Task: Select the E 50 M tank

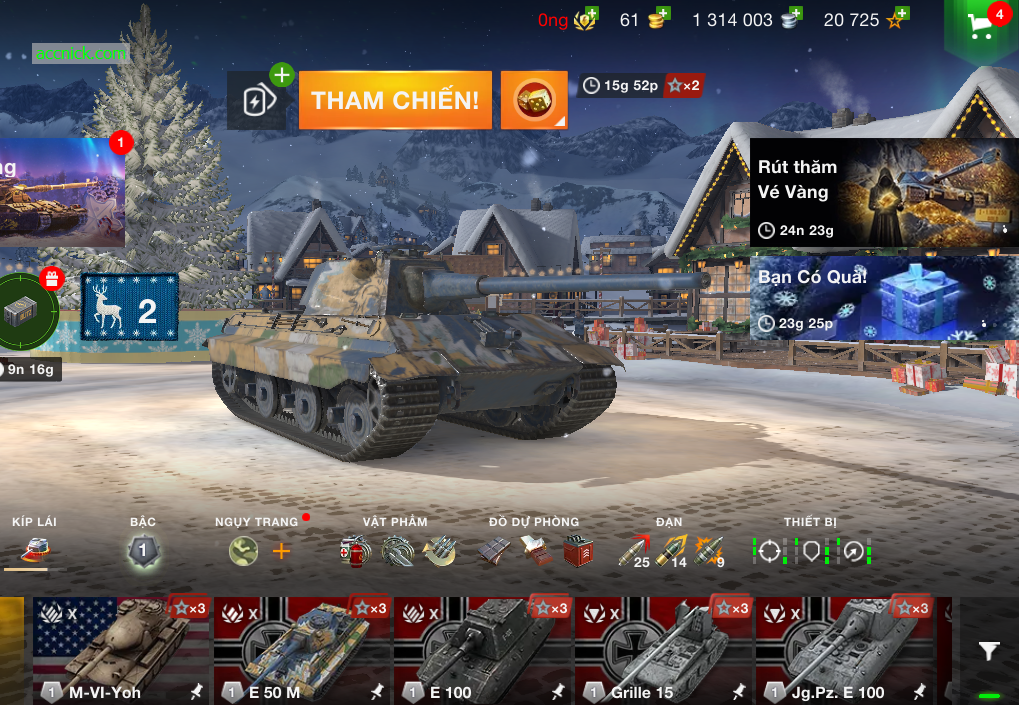Action: click(x=301, y=650)
